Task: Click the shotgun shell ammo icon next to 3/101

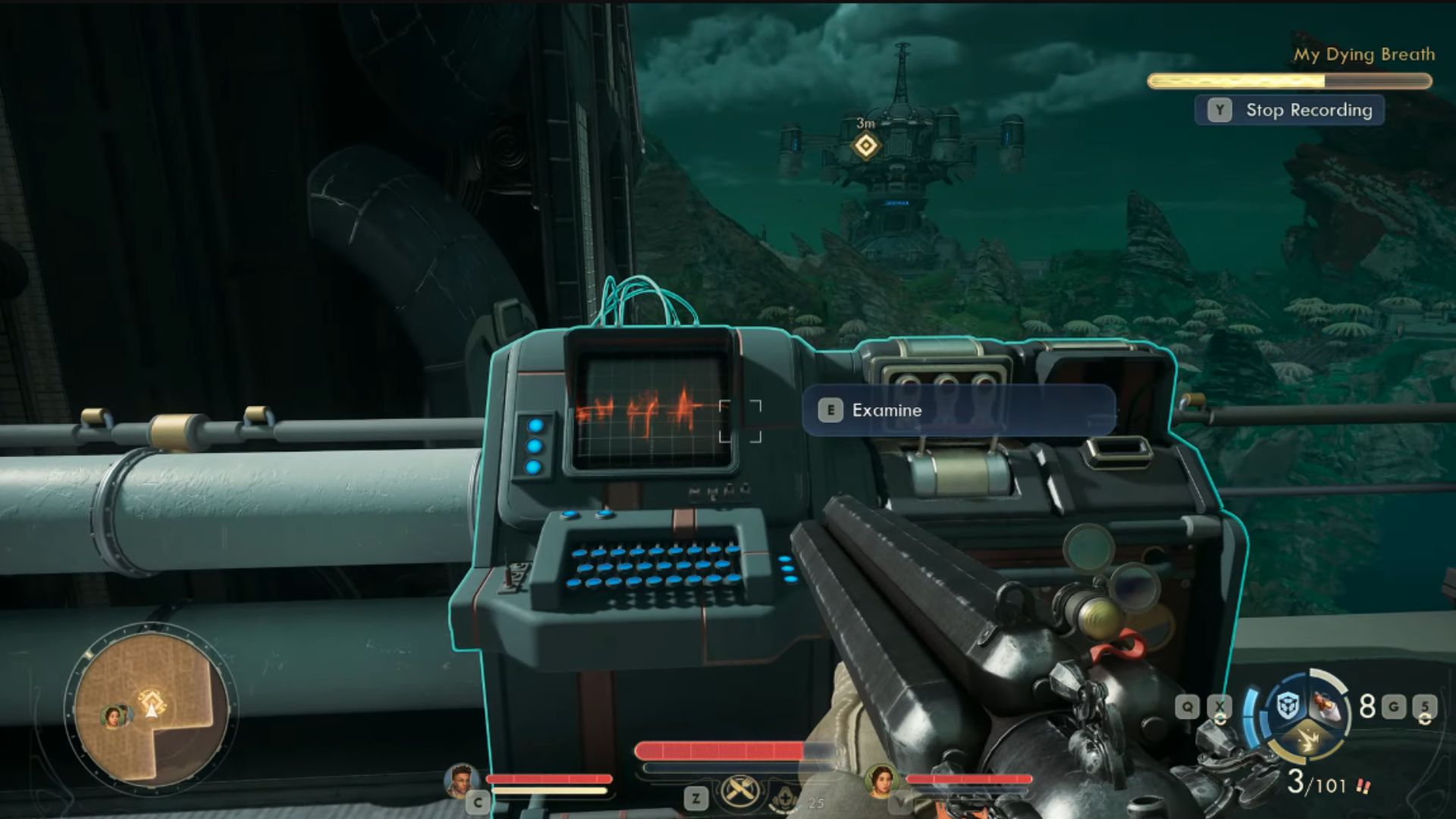Action: pyautogui.click(x=1364, y=786)
